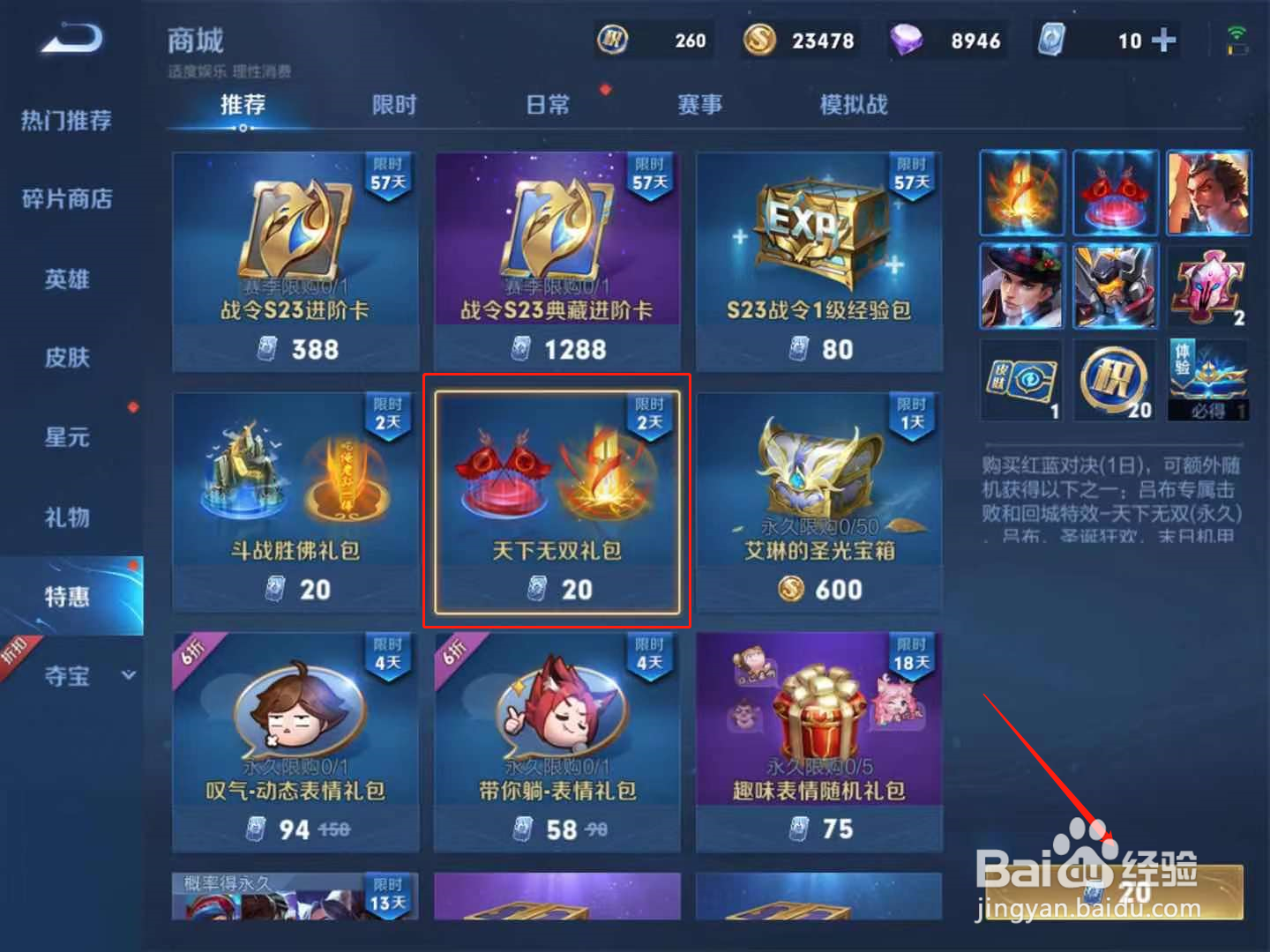1270x952 pixels.
Task: Buy the 艾琳的圣光宝箱 for 600 gold
Action: (818, 501)
